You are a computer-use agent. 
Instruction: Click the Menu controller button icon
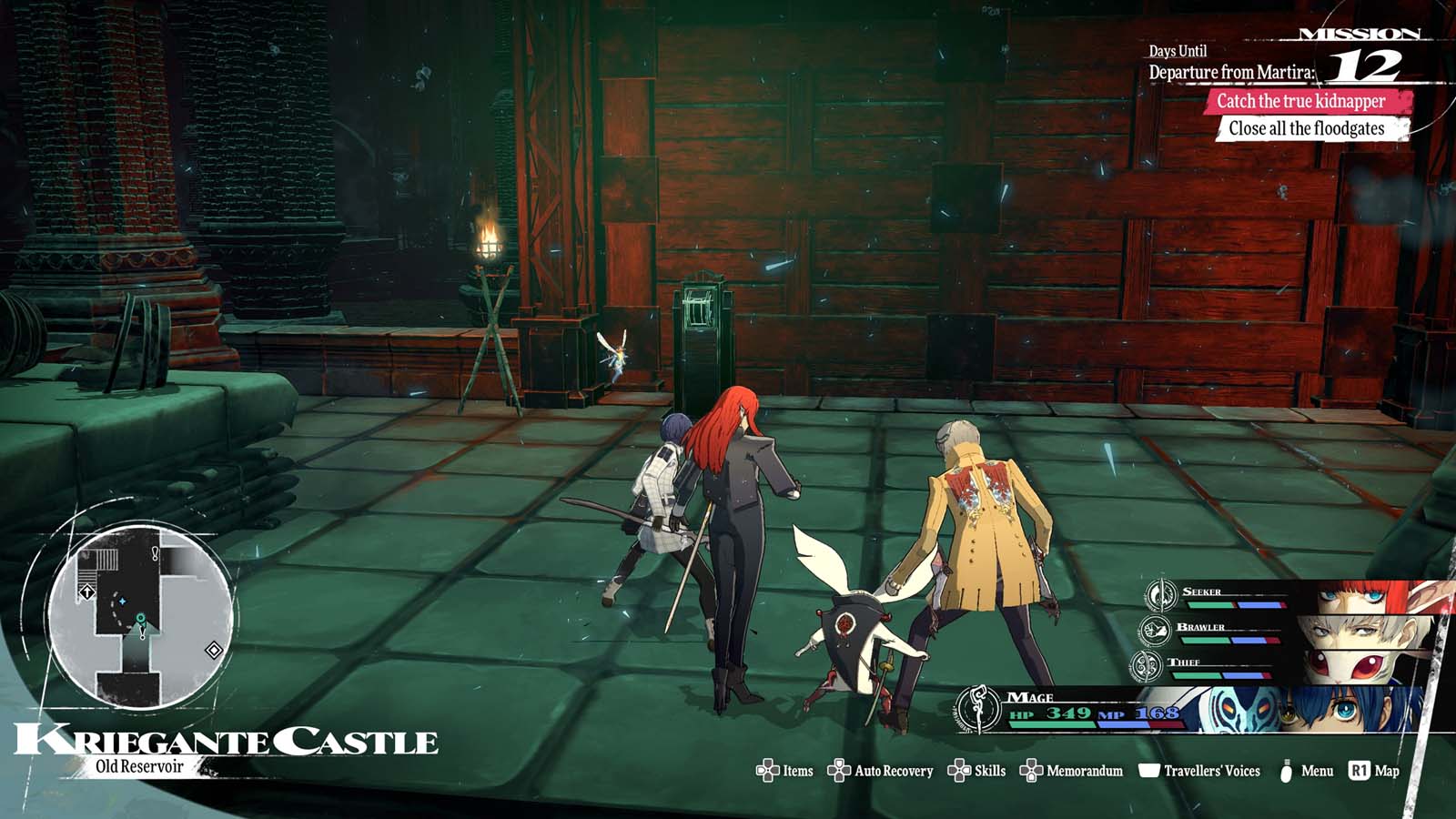pyautogui.click(x=1285, y=769)
